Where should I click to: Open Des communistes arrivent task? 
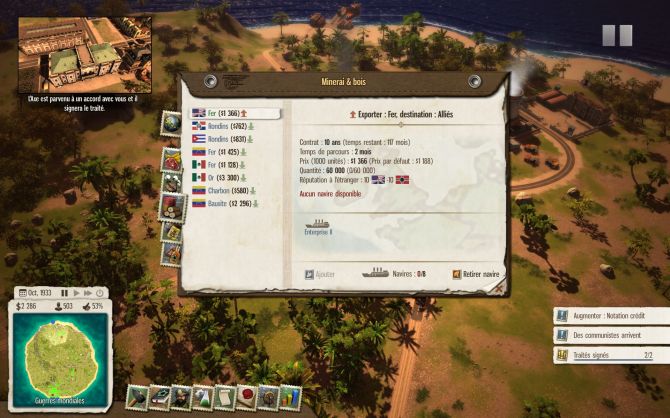[x=610, y=335]
